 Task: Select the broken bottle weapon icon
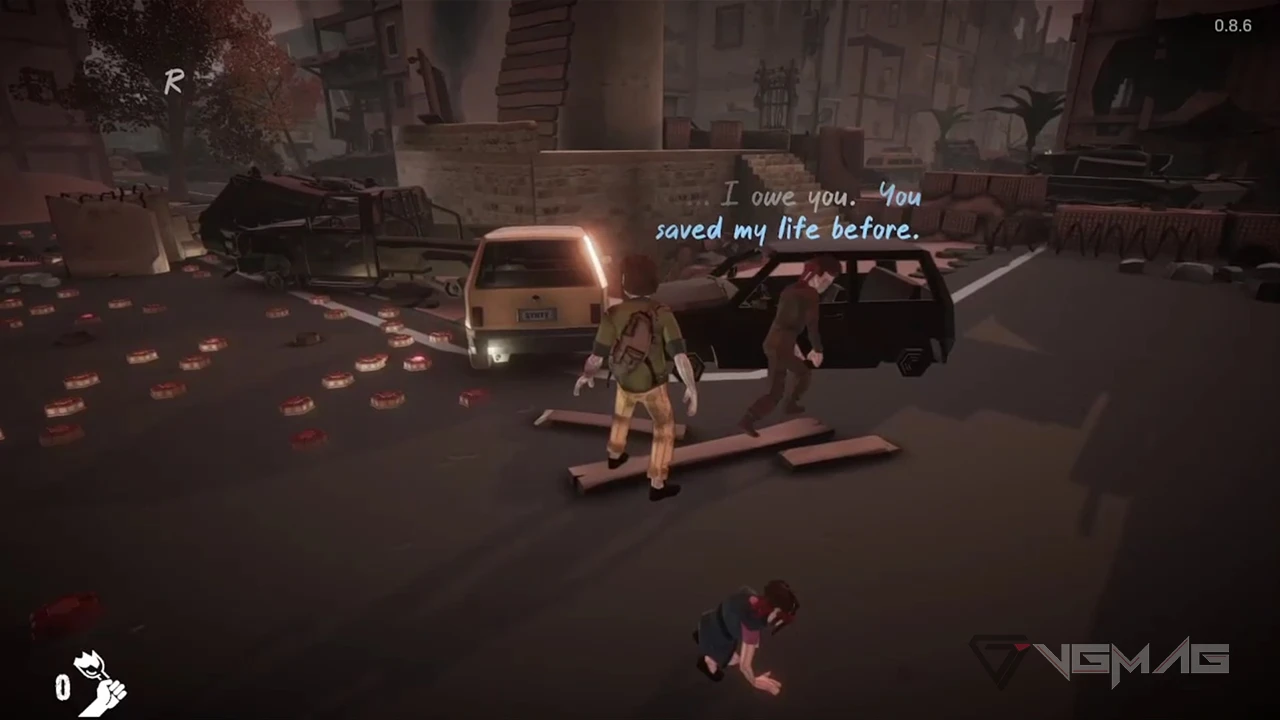[x=100, y=683]
